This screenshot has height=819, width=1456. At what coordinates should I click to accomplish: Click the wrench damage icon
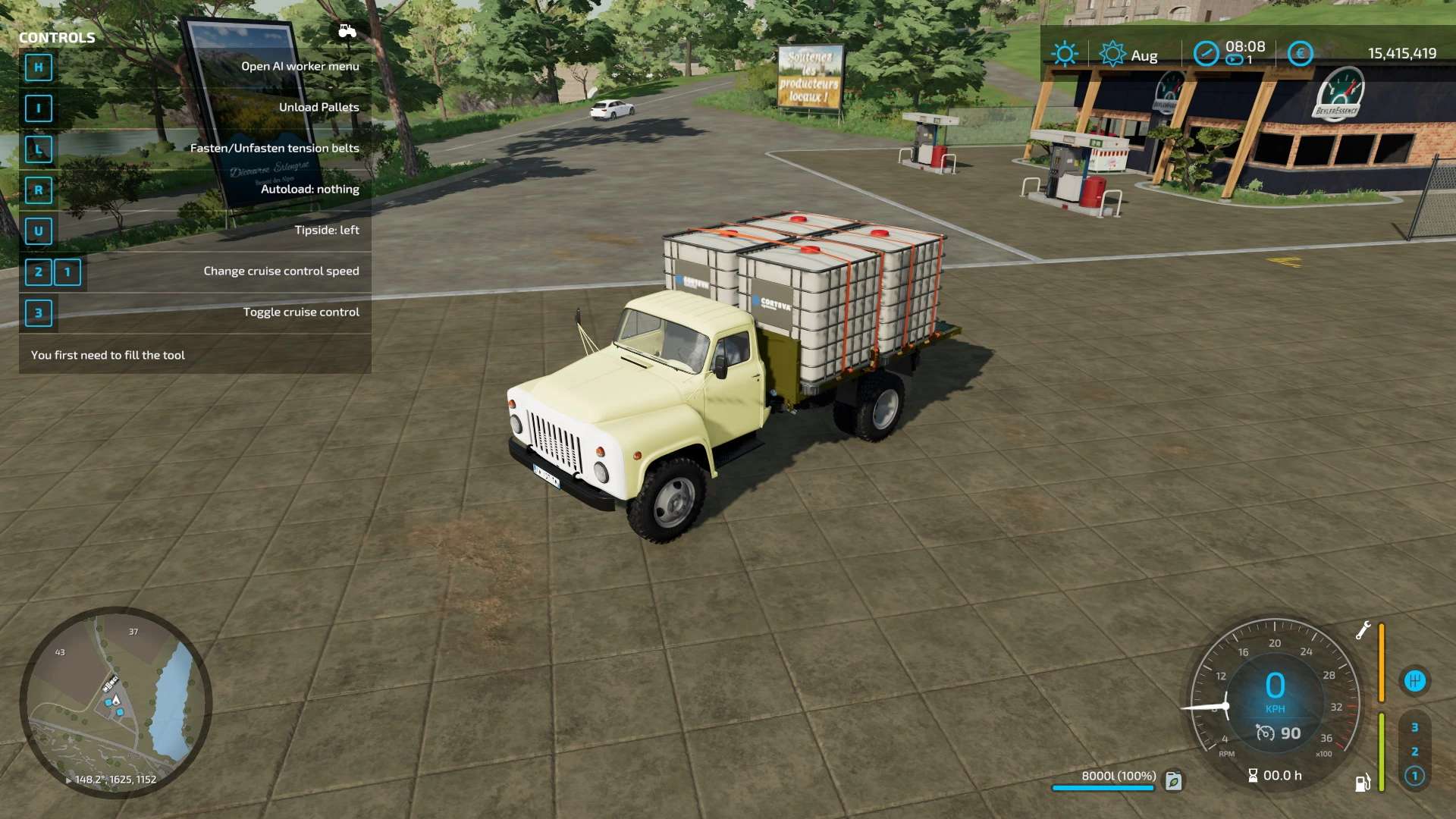click(1363, 630)
